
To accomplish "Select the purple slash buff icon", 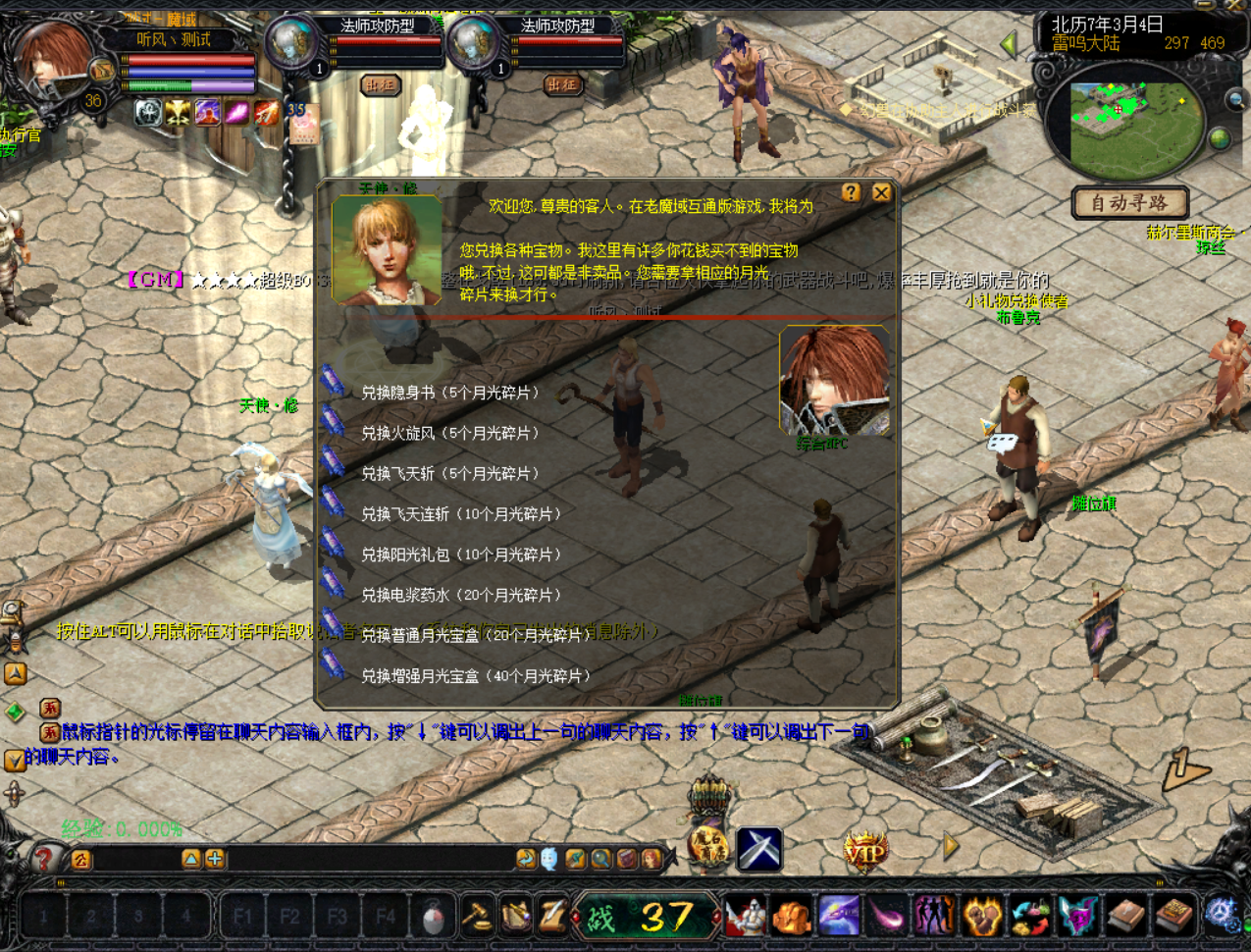I will 237,113.
